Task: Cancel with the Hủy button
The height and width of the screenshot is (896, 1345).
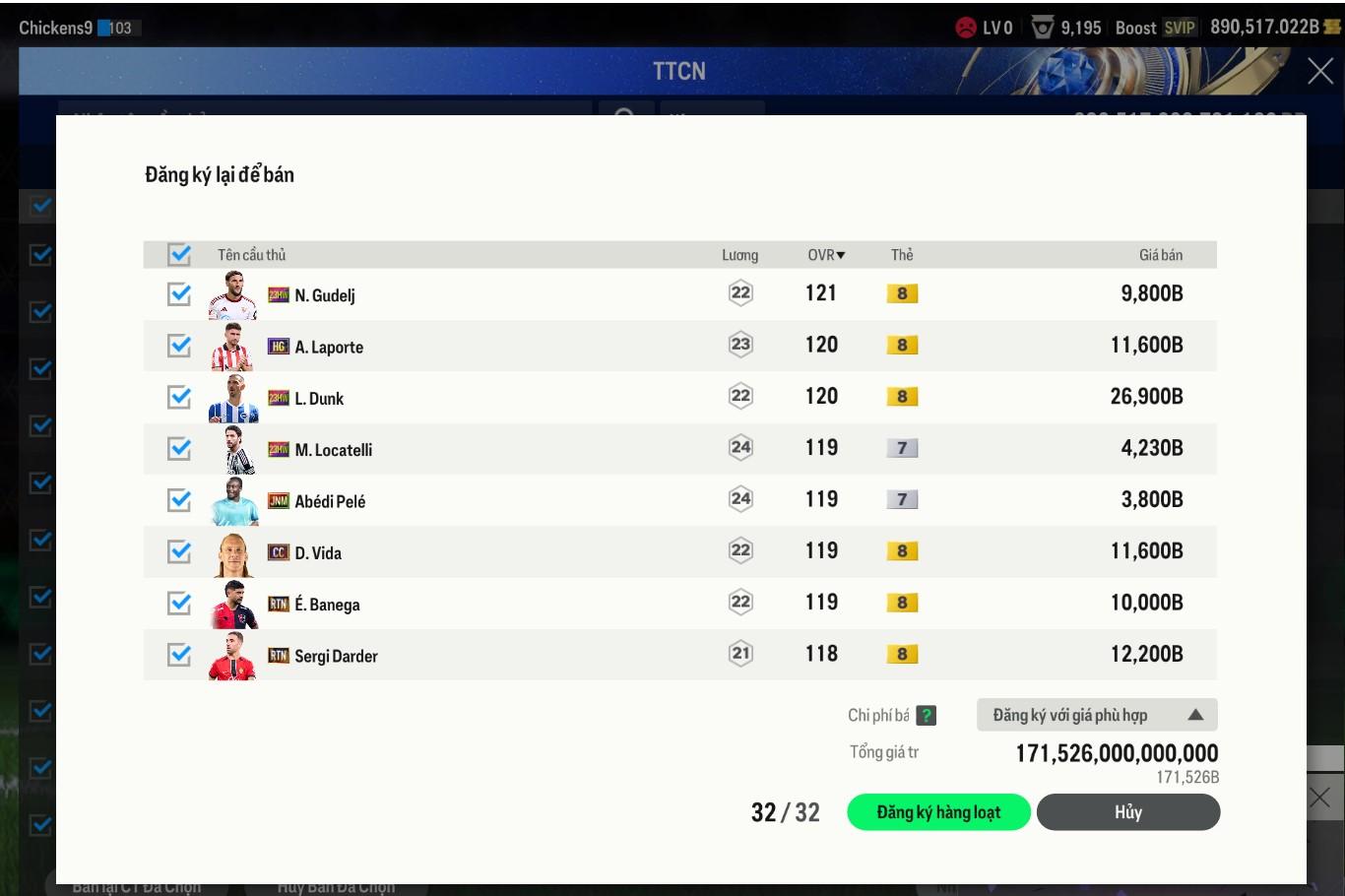Action: (1127, 812)
